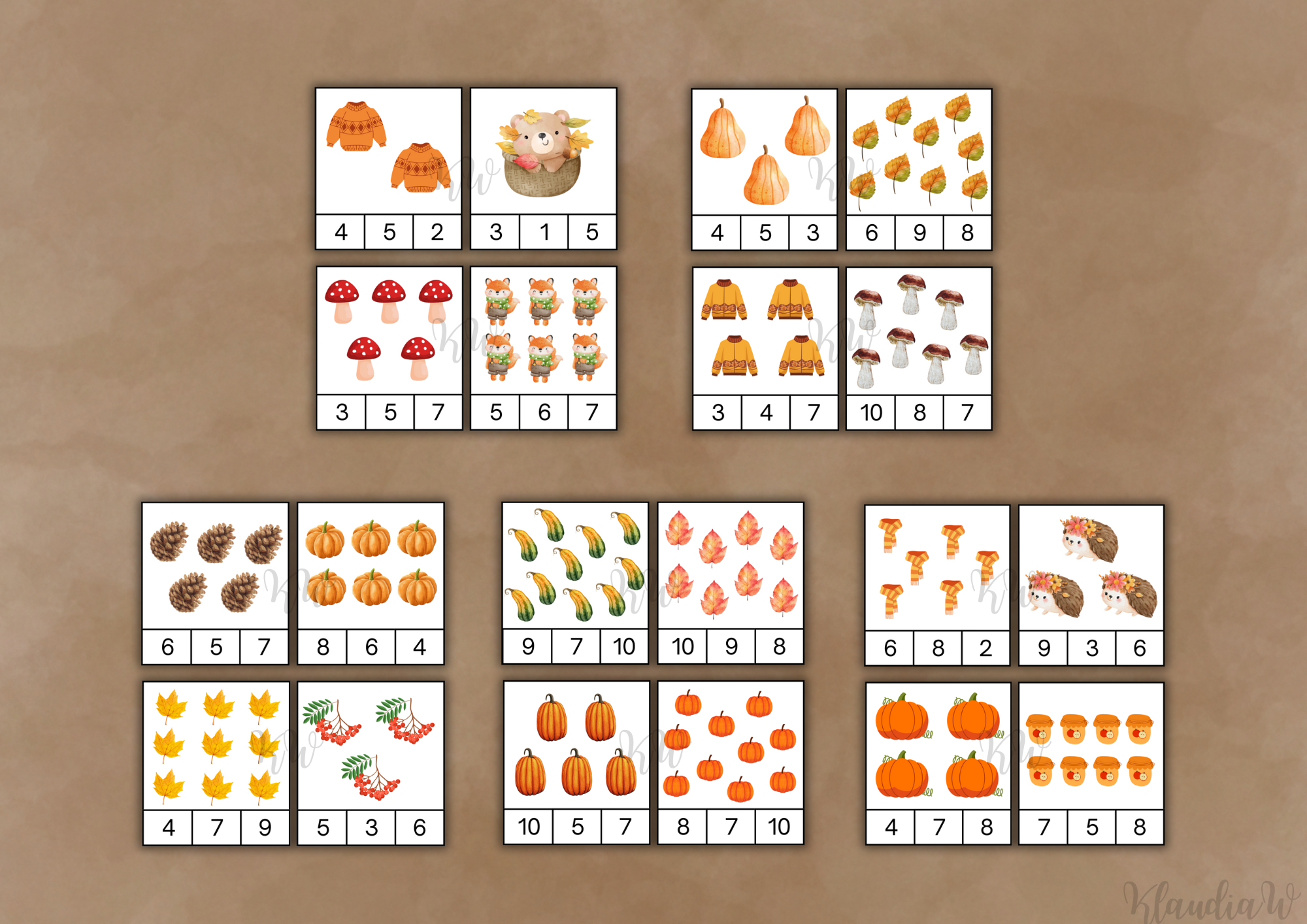Pick 9 on the yellow maple leaves card
1307x924 pixels.
(x=265, y=827)
